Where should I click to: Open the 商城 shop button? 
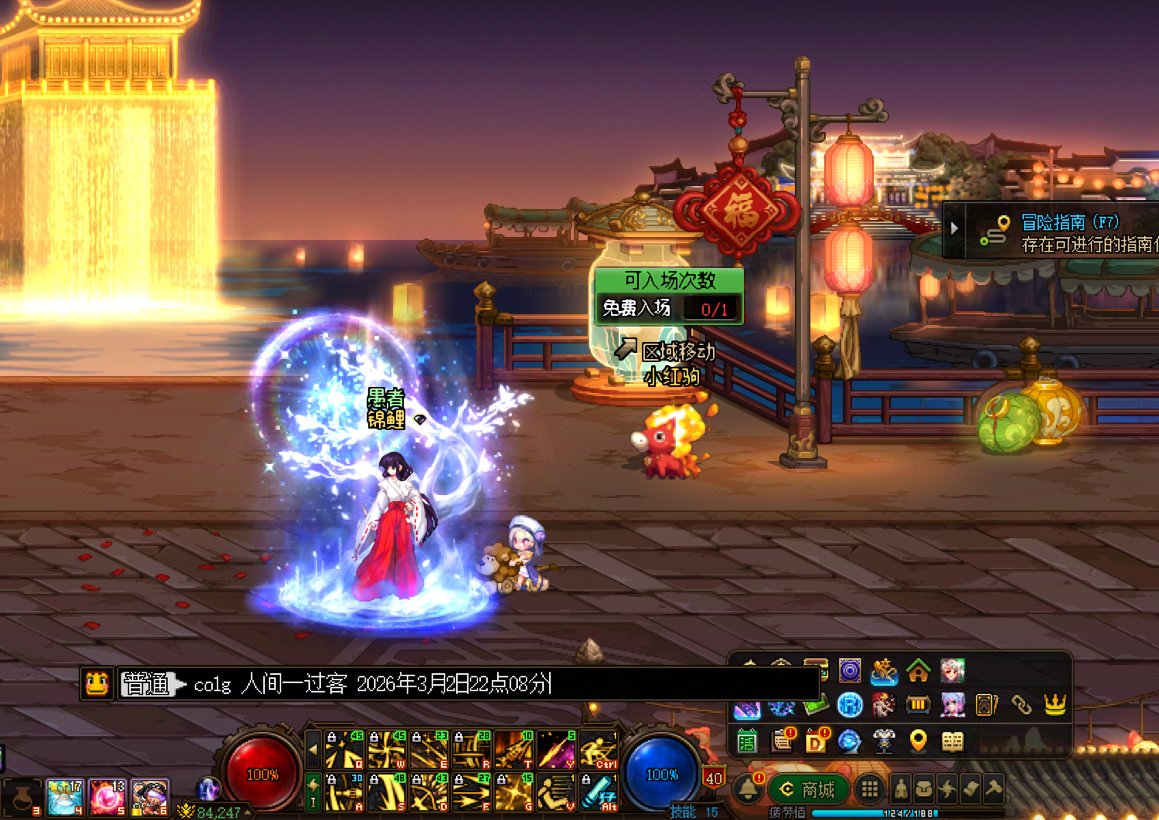[x=808, y=789]
